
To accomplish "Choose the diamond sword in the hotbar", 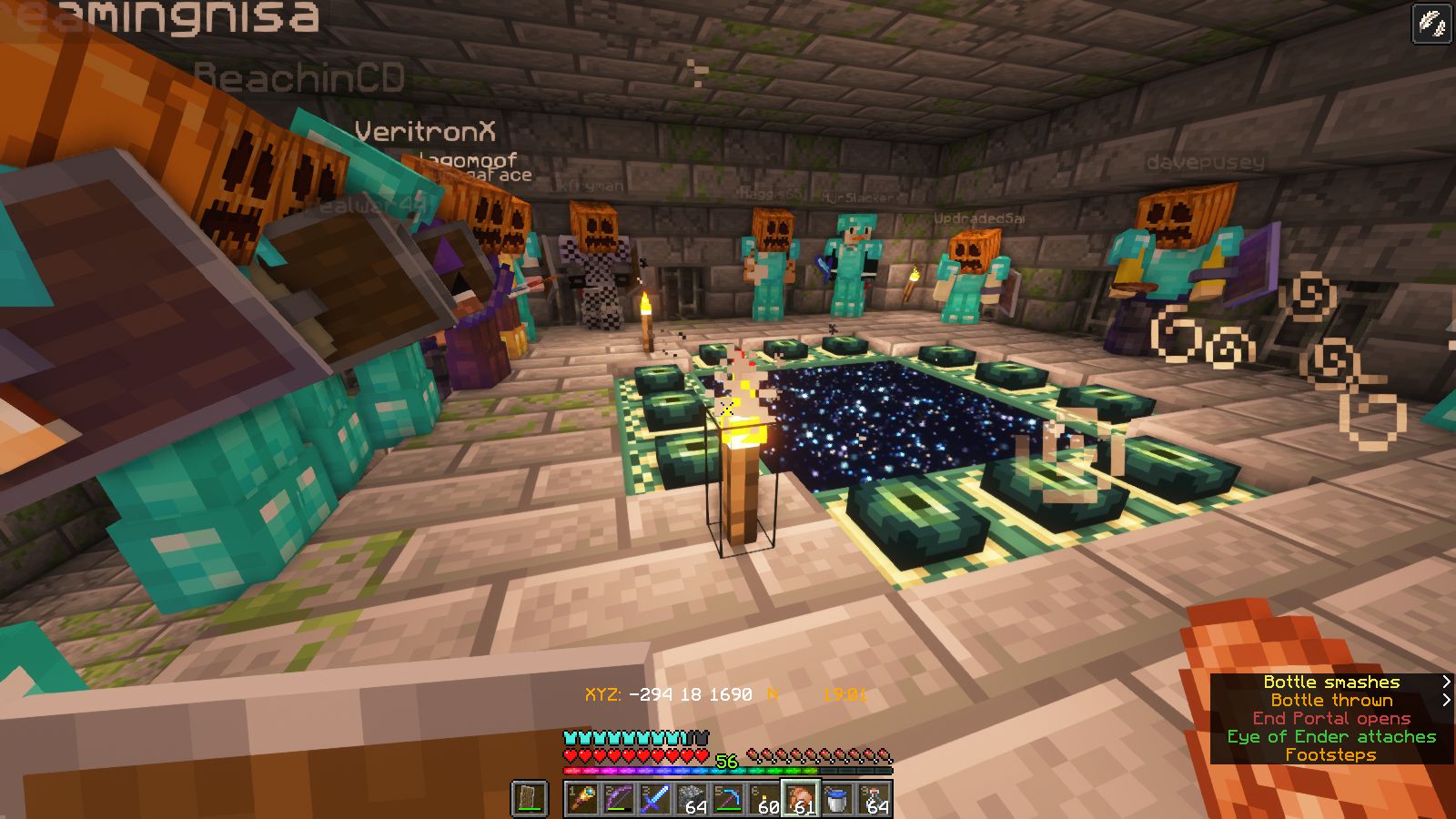I will (655, 799).
